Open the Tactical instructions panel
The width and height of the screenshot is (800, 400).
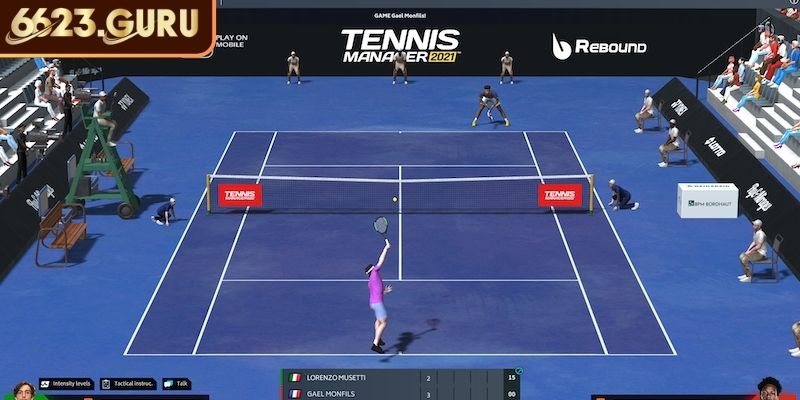tap(127, 383)
